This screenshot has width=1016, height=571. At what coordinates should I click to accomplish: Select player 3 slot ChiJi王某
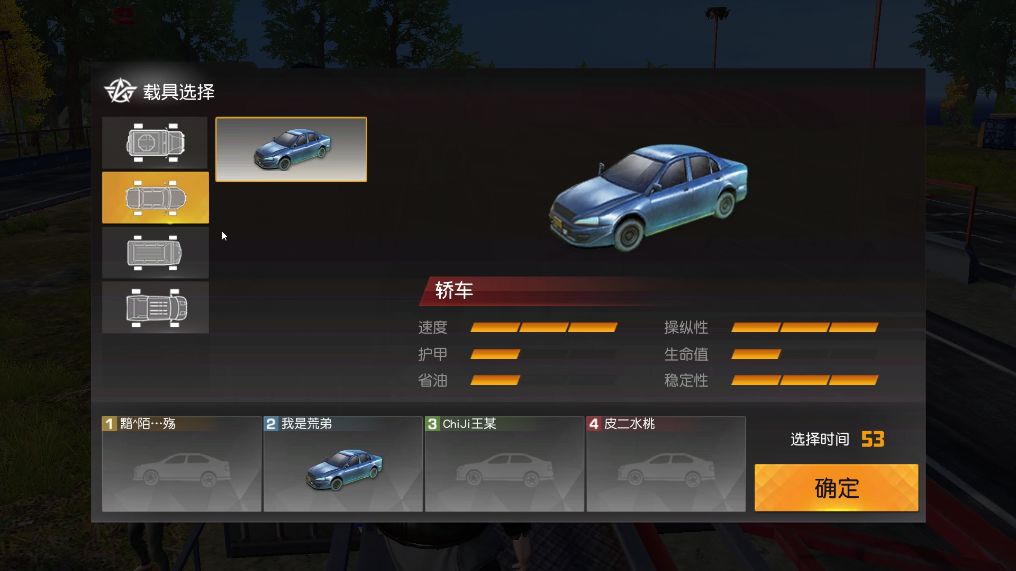pos(504,464)
